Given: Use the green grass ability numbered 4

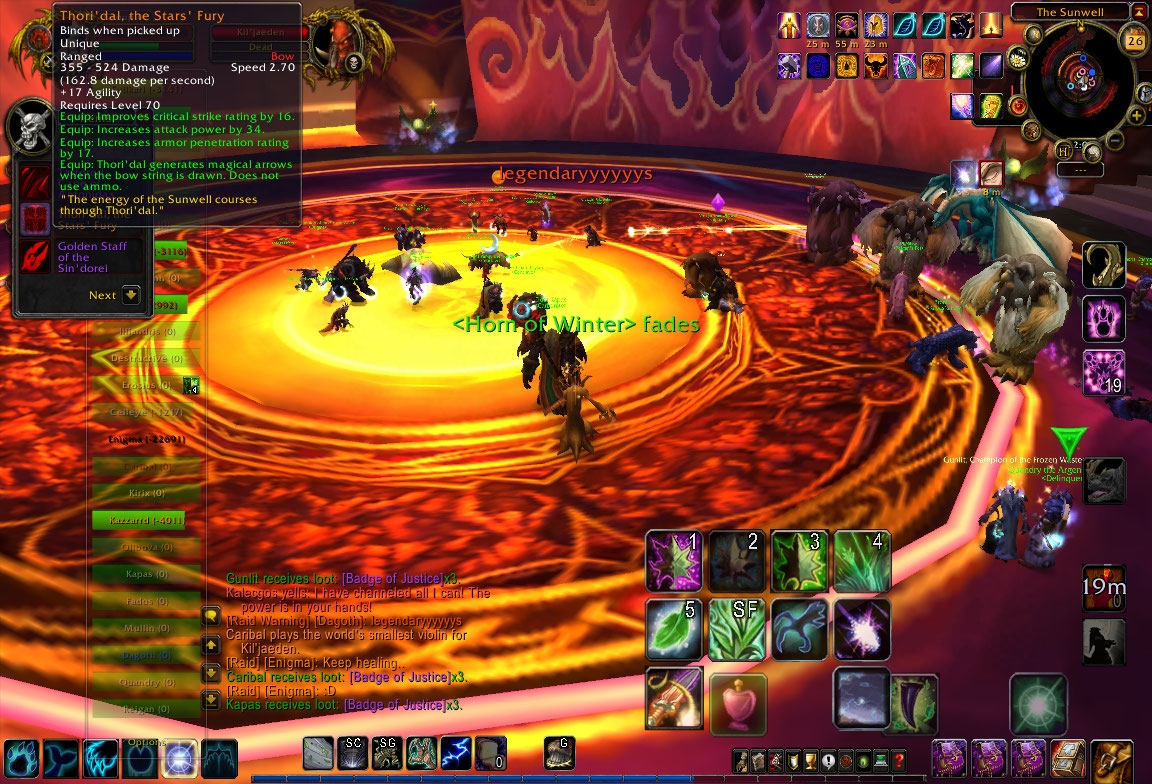Looking at the screenshot, I should point(861,560).
